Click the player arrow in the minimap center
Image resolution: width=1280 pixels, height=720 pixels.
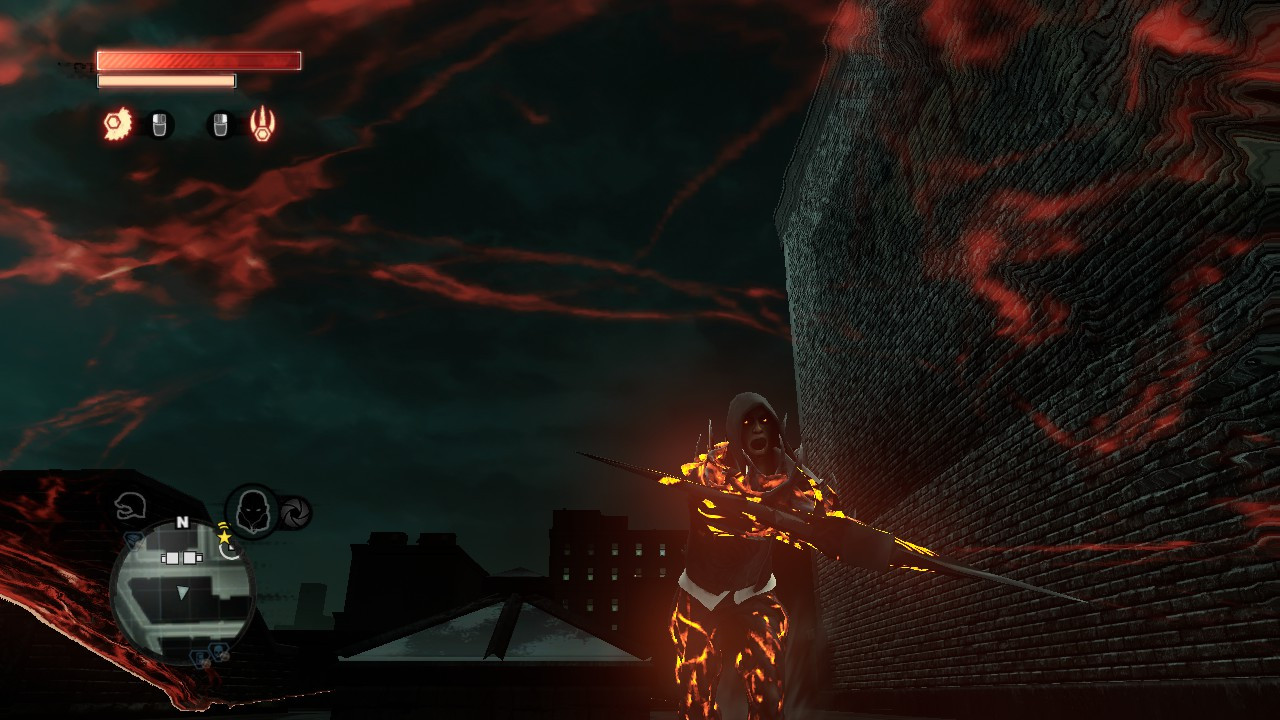click(x=181, y=592)
